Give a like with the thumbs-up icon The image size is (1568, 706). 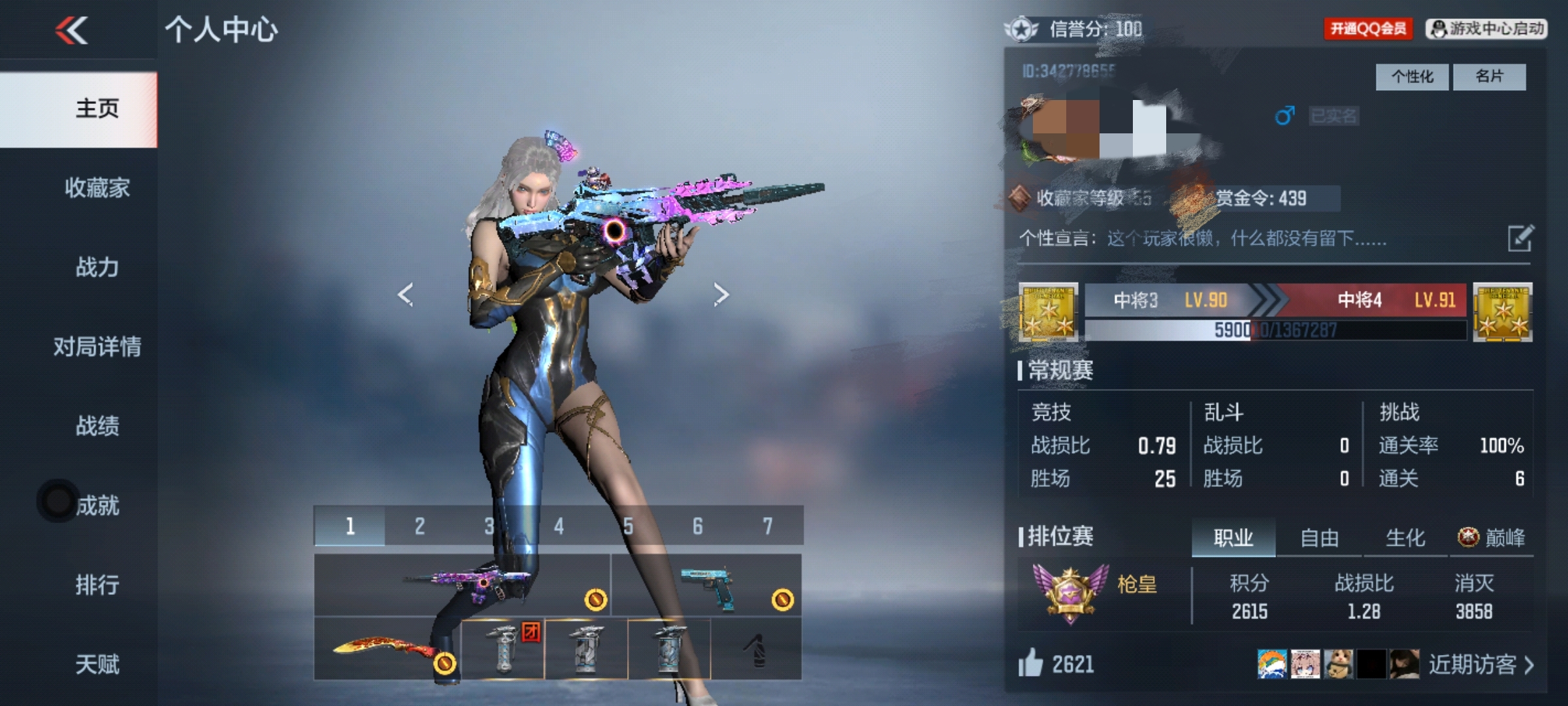coord(1030,663)
